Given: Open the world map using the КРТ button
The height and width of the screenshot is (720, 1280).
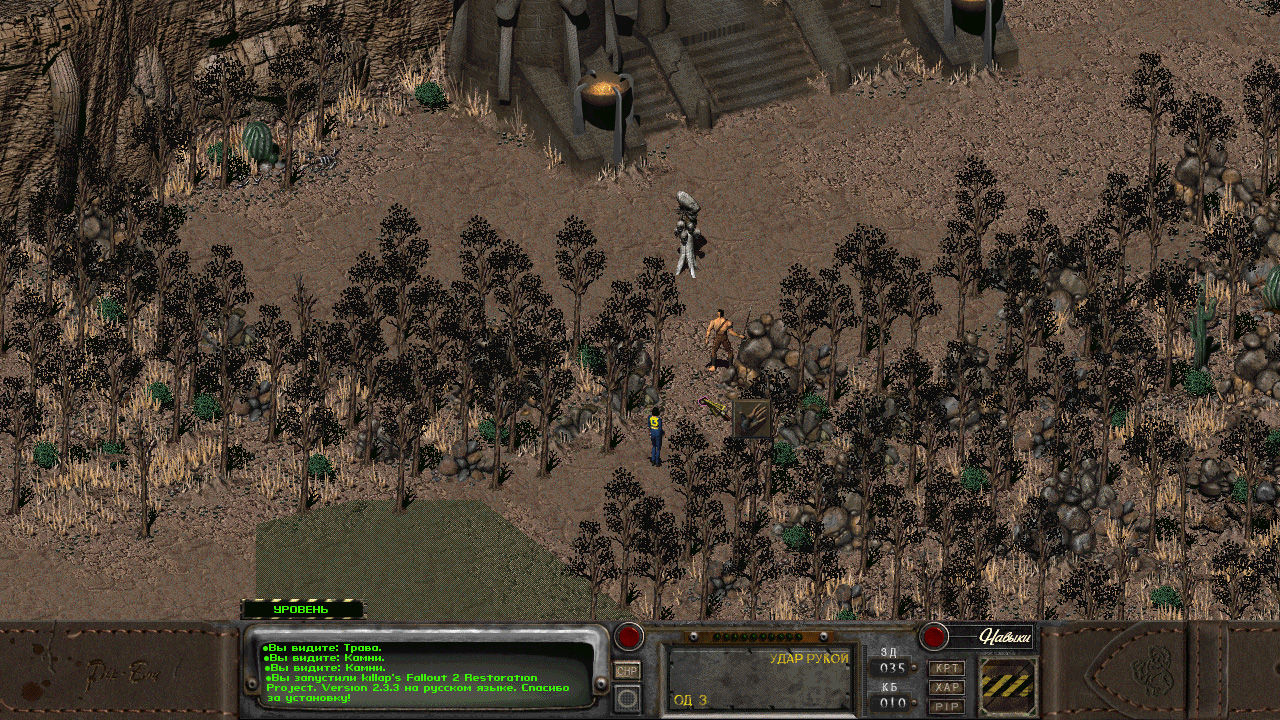Looking at the screenshot, I should coord(948,668).
